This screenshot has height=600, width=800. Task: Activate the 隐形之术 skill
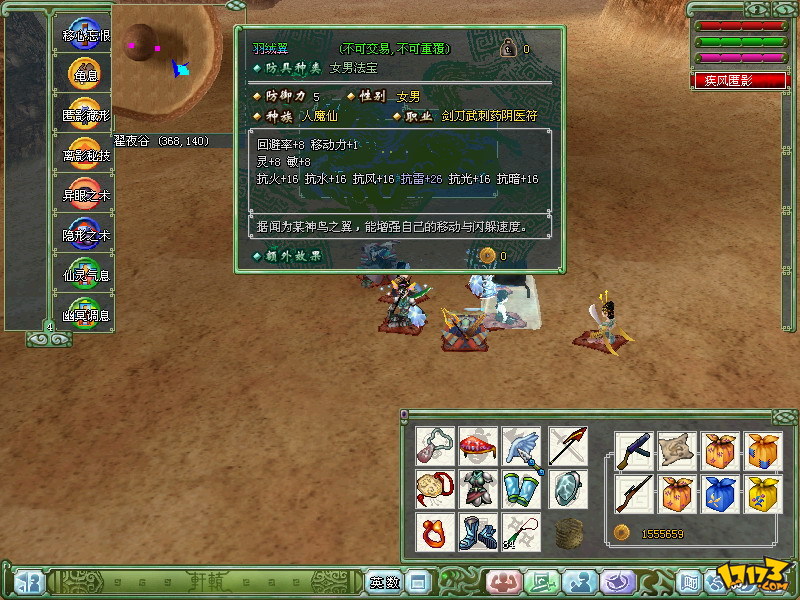86,234
